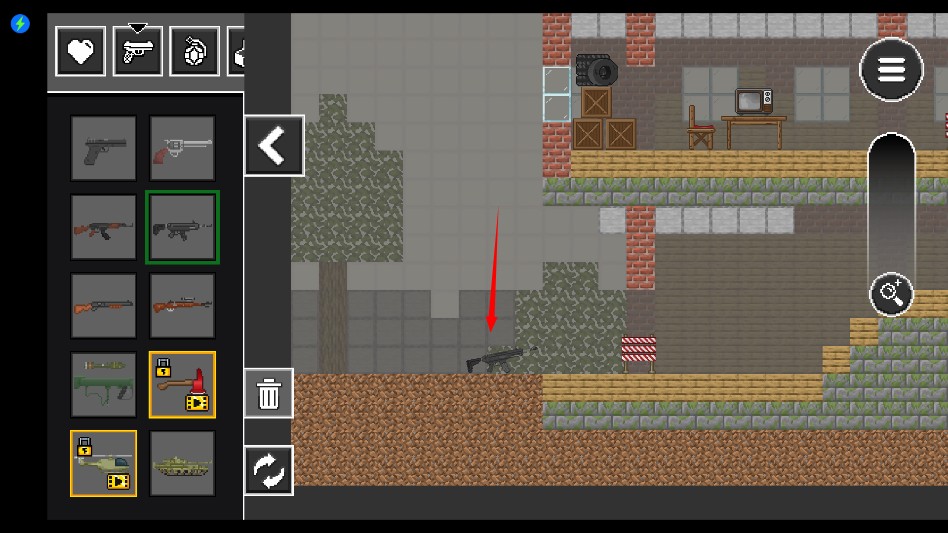
Task: Select the black pistol slot
Action: (x=104, y=148)
